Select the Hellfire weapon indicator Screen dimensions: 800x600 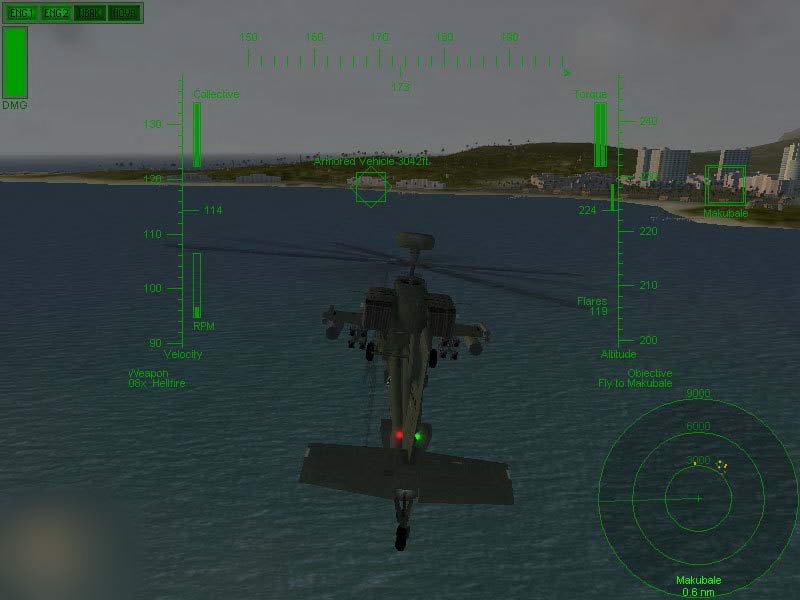coord(157,383)
